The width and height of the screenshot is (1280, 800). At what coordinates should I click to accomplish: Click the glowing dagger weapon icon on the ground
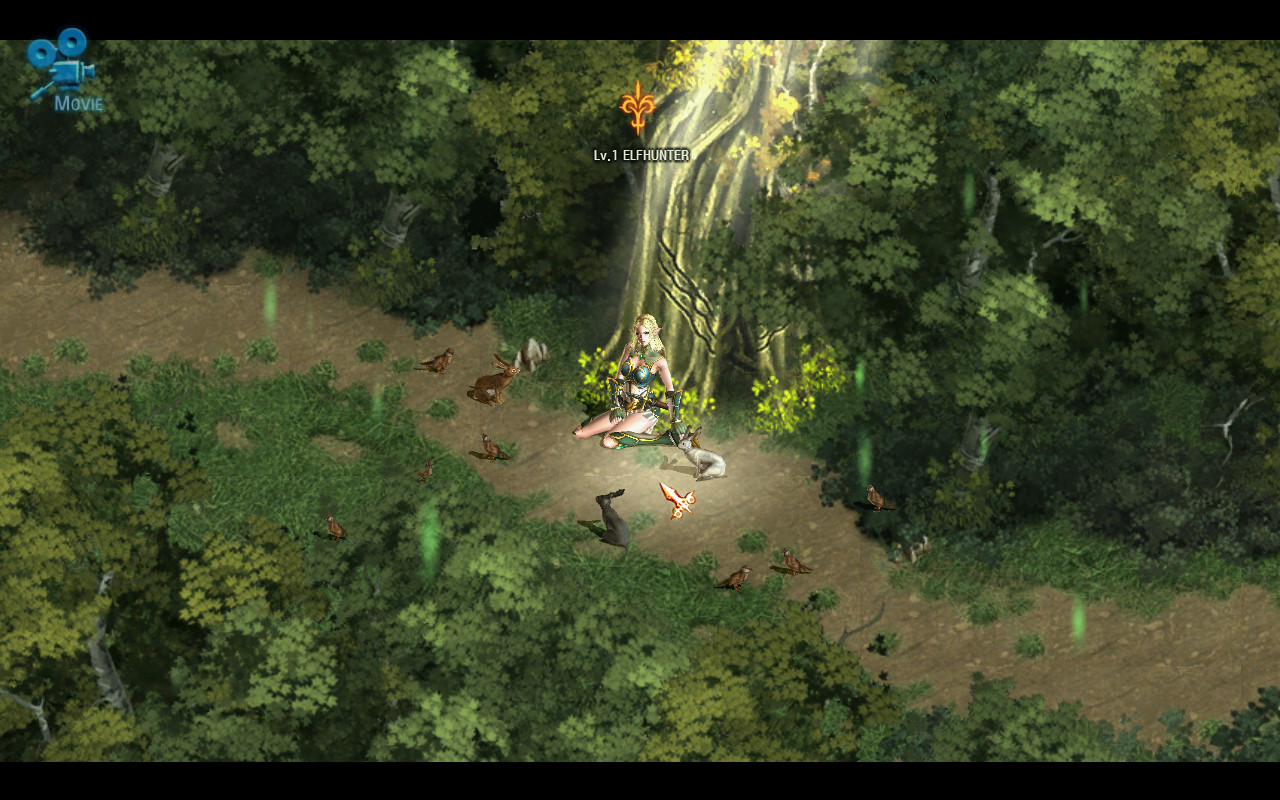[x=678, y=498]
